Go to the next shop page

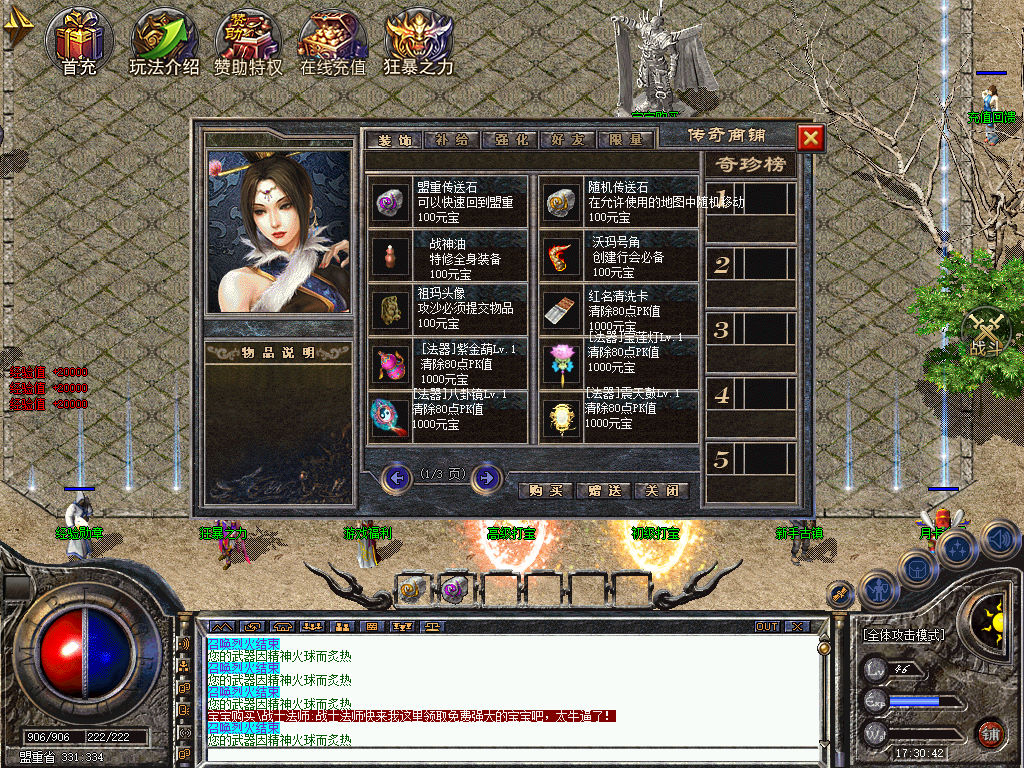click(486, 478)
